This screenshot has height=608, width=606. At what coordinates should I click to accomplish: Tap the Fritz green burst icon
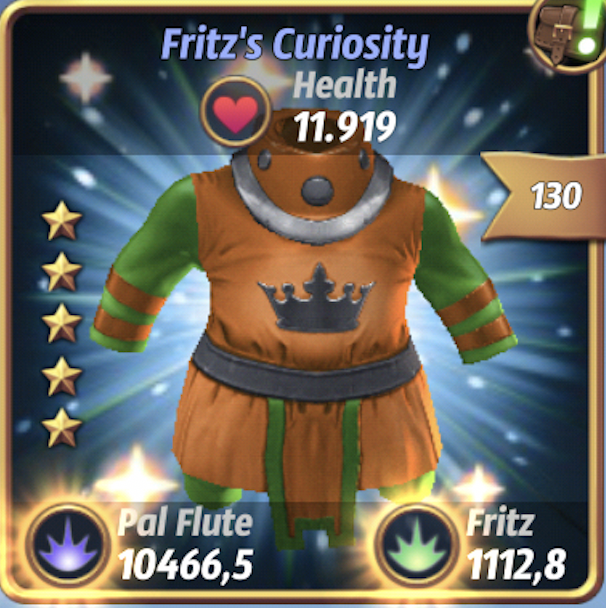pyautogui.click(x=413, y=546)
